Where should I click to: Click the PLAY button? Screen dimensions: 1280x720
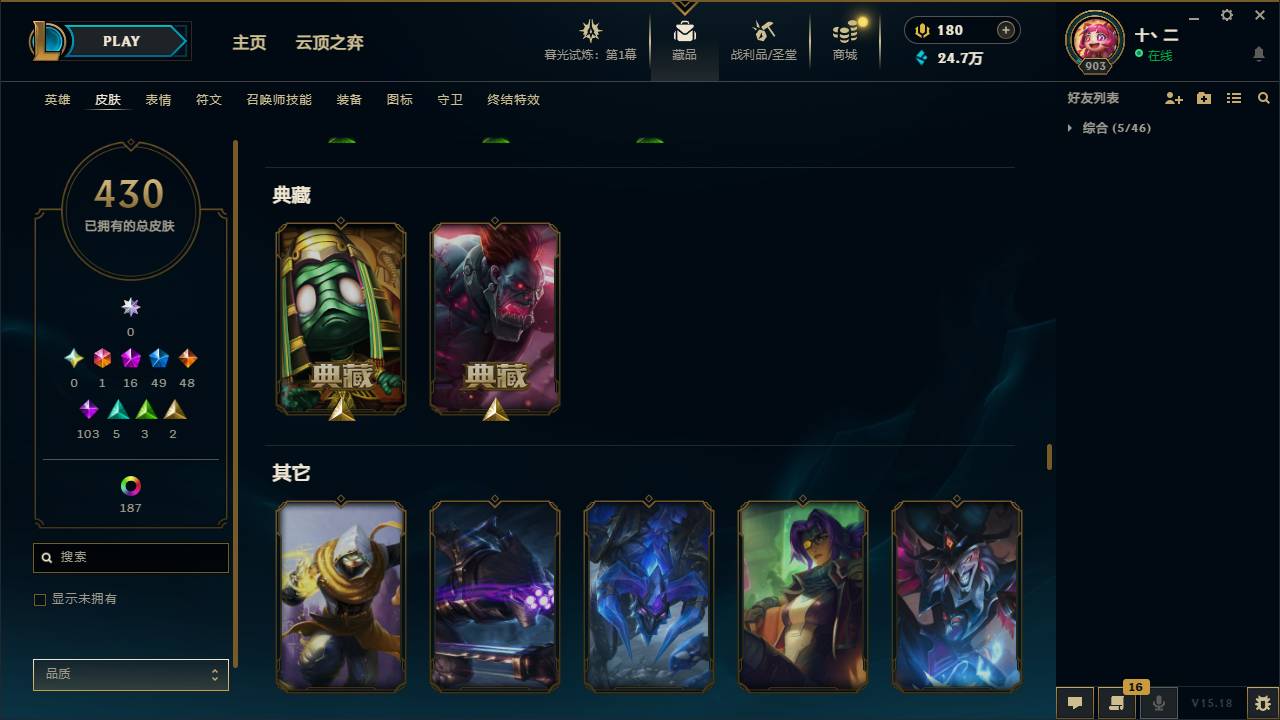[121, 41]
